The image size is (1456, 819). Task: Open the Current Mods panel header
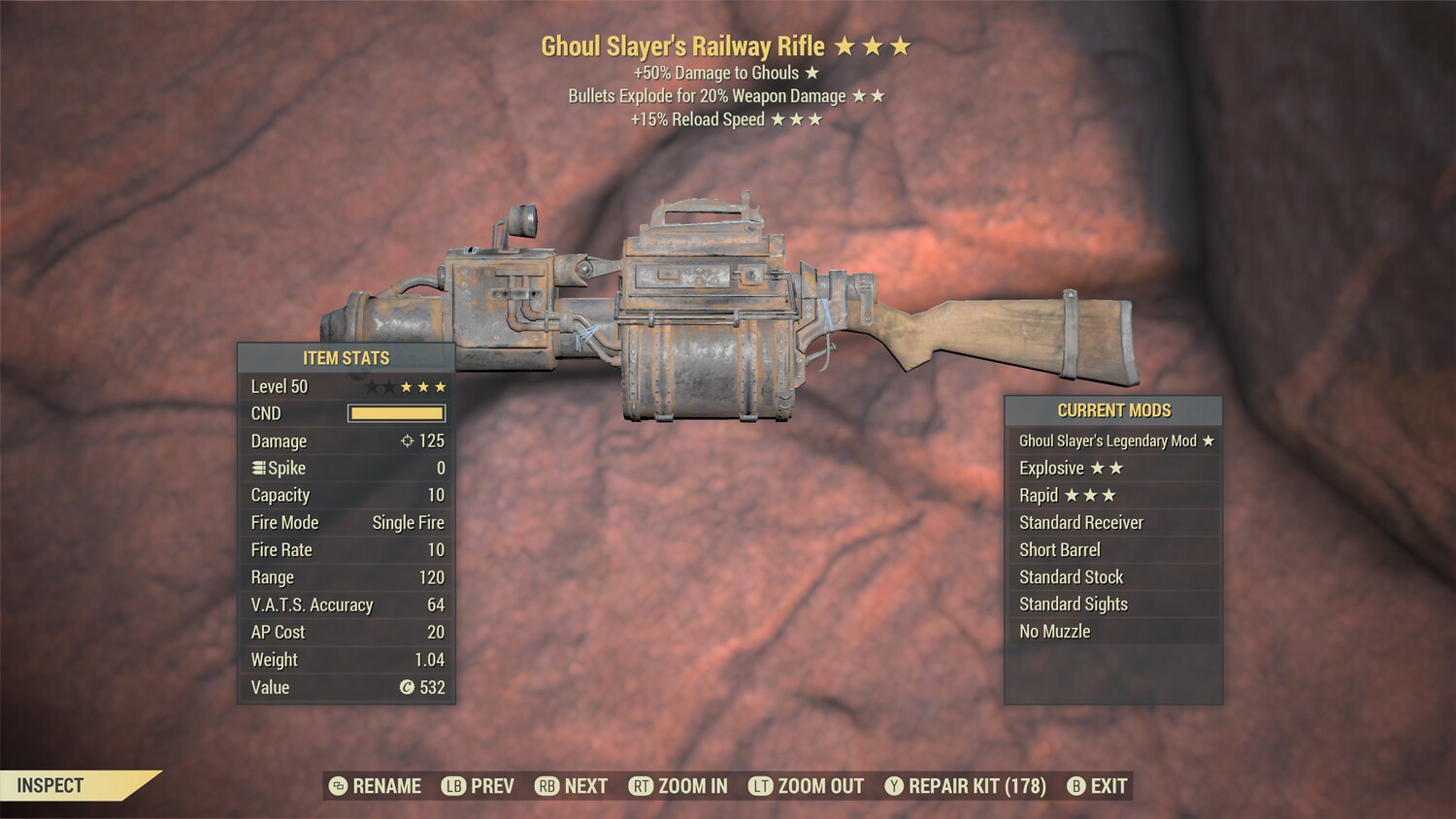pyautogui.click(x=1112, y=410)
